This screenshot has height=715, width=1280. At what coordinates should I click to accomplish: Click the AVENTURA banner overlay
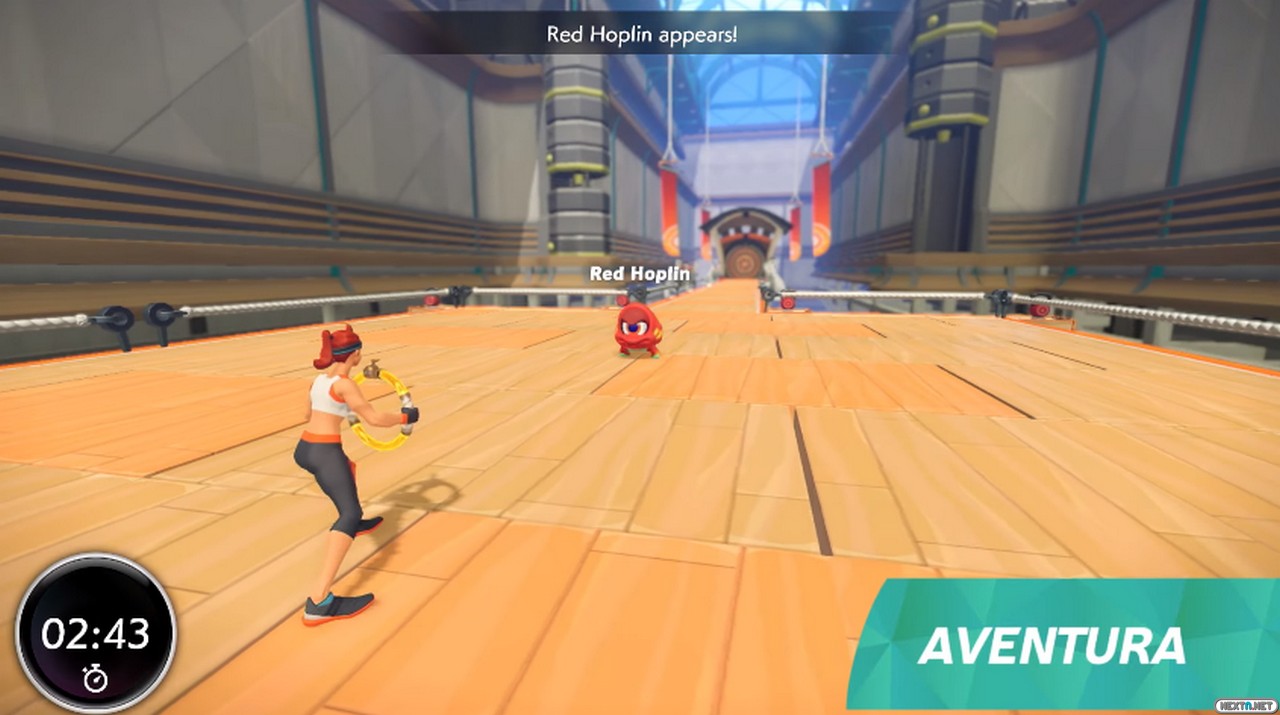(x=1052, y=645)
